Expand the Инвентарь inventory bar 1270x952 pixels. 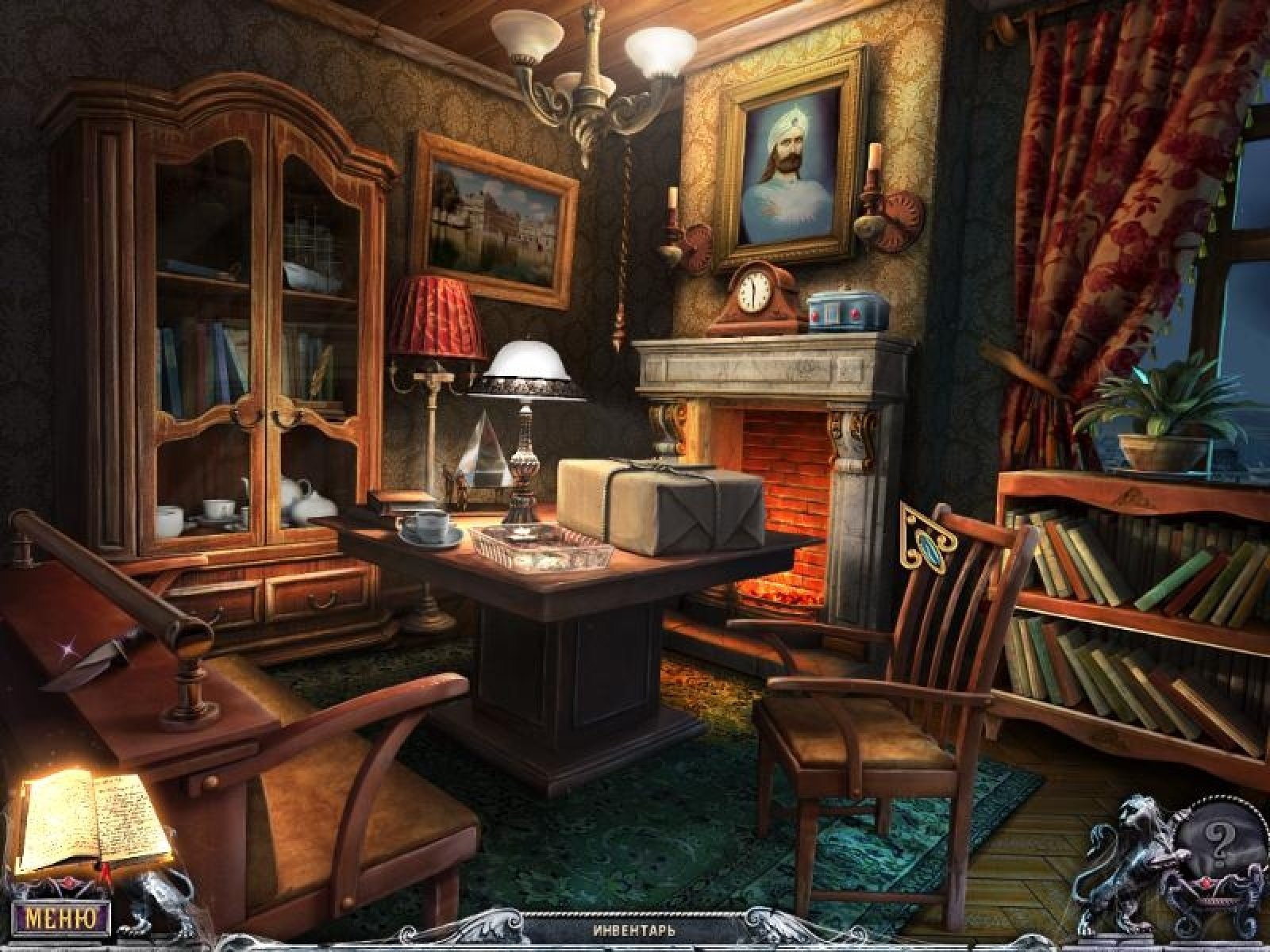coord(634,930)
